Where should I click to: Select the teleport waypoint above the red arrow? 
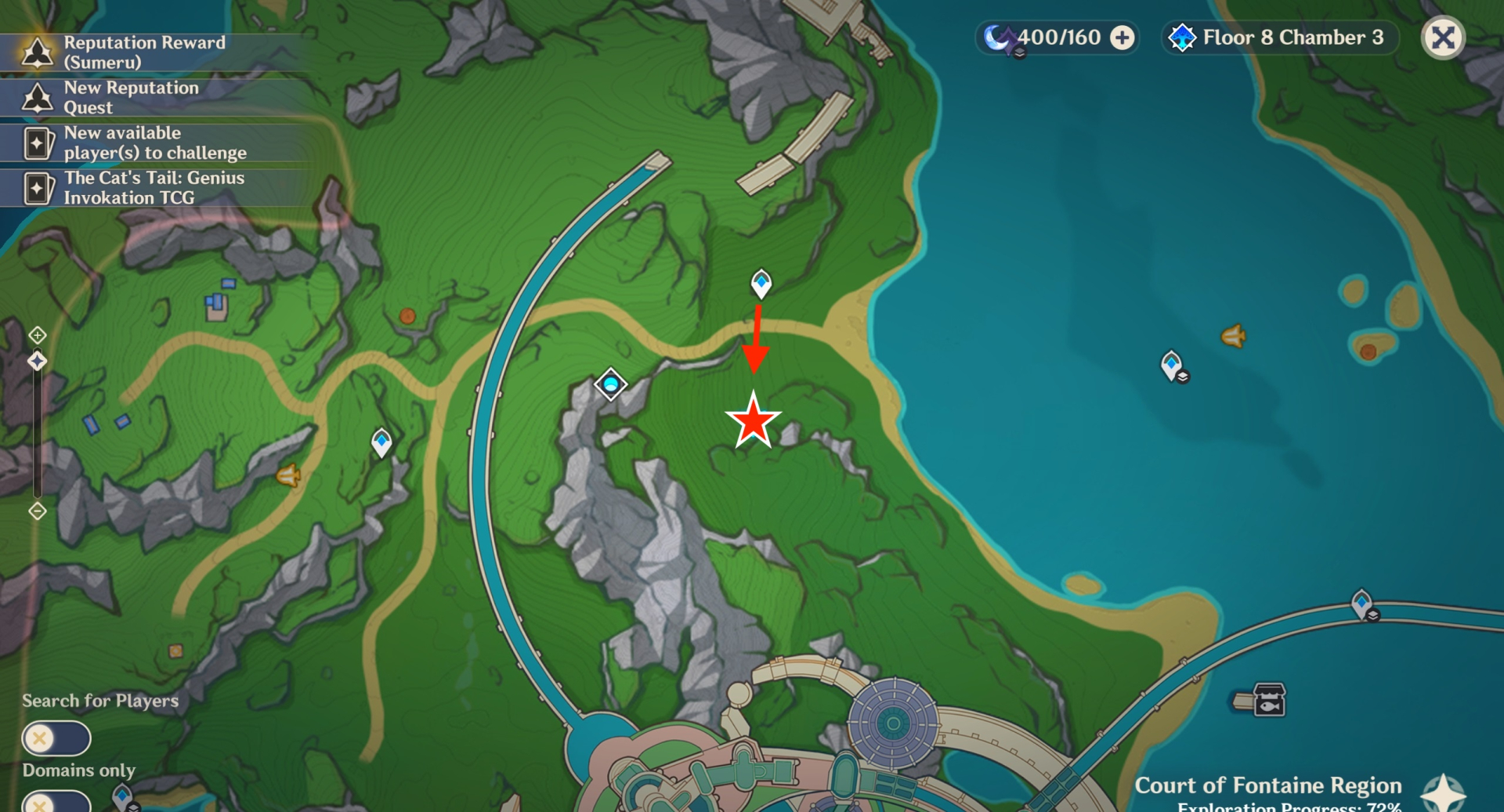(x=761, y=283)
